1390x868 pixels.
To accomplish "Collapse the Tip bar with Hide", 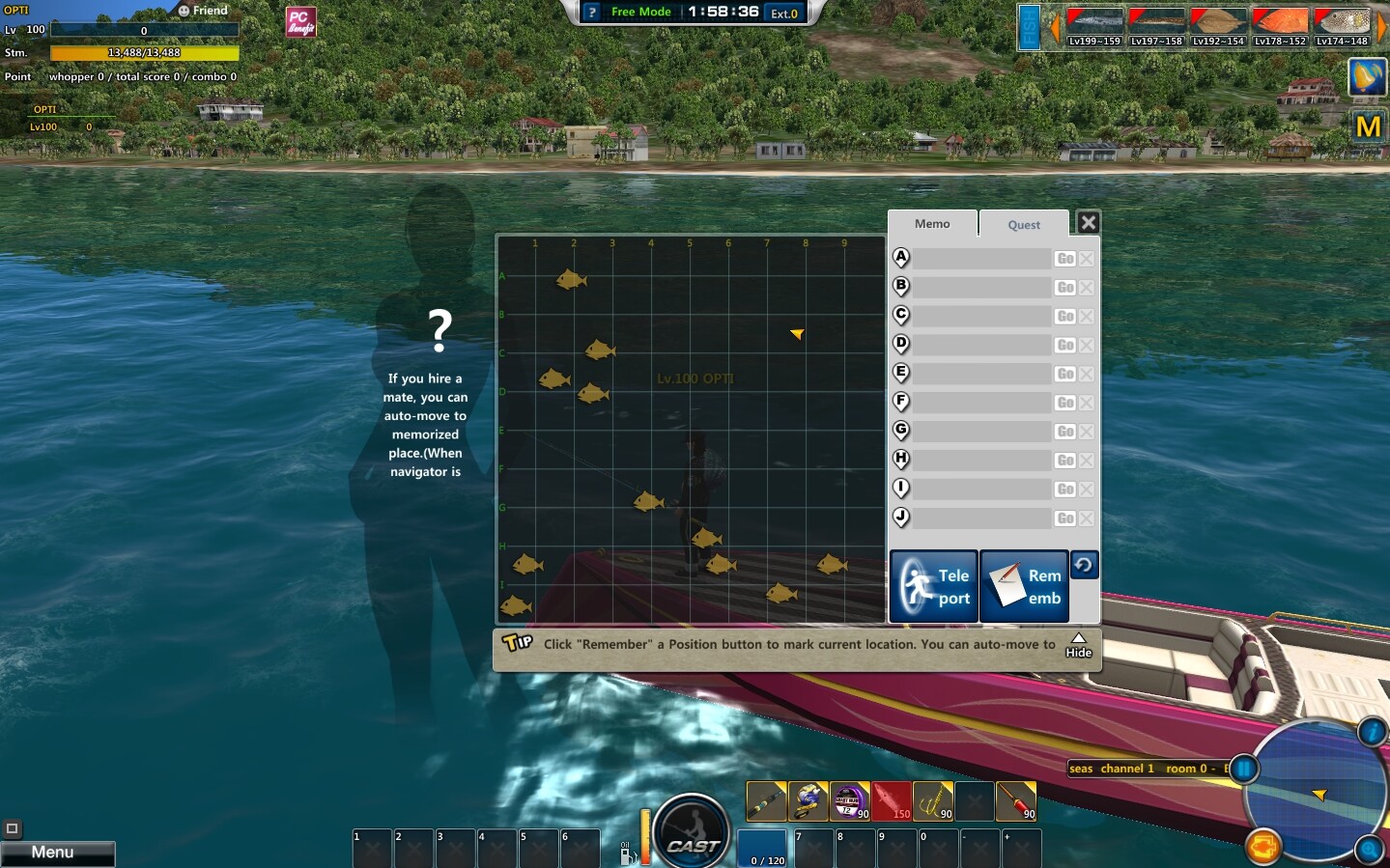I will 1078,645.
